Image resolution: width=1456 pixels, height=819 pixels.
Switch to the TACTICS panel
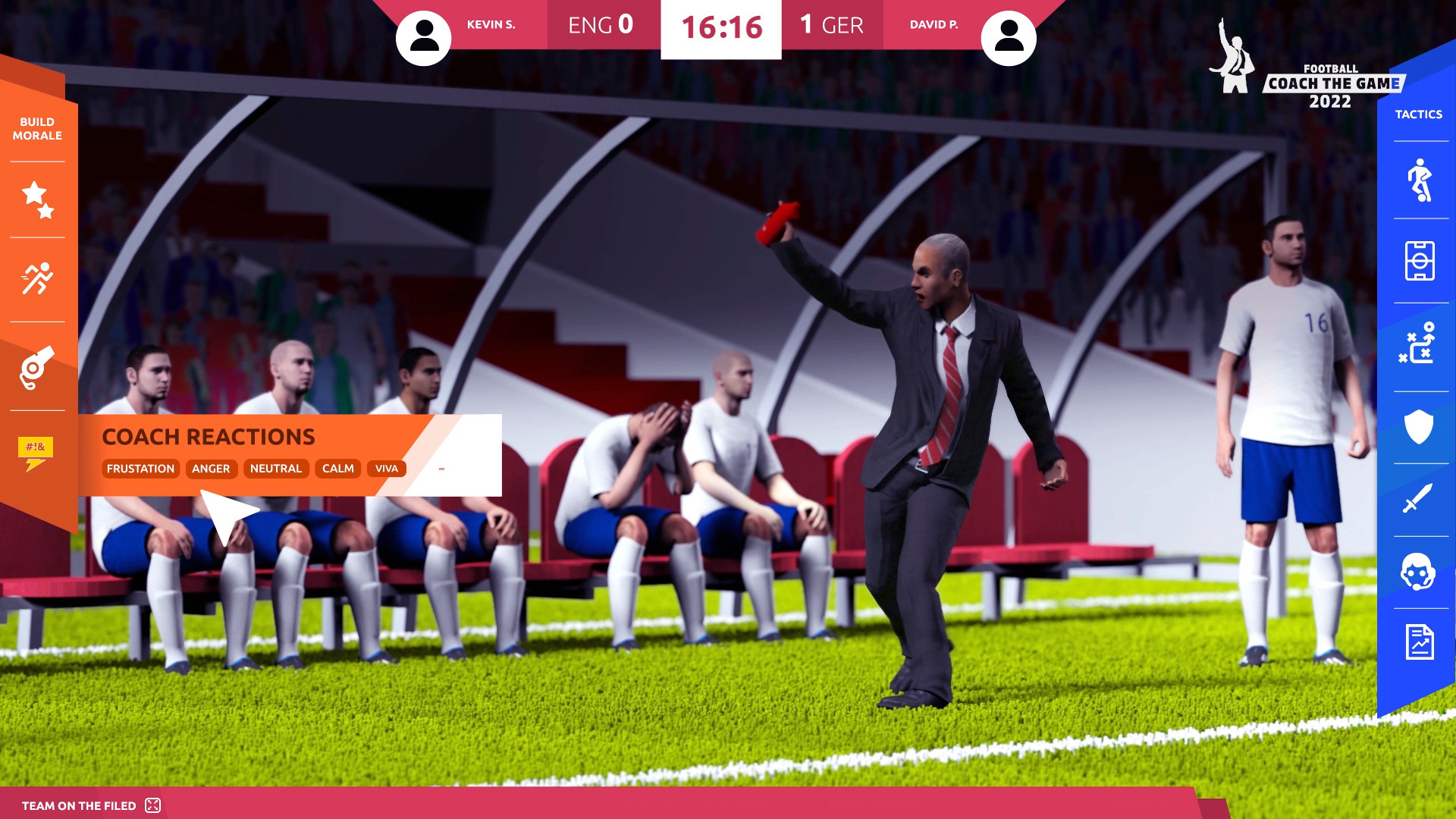click(x=1419, y=114)
